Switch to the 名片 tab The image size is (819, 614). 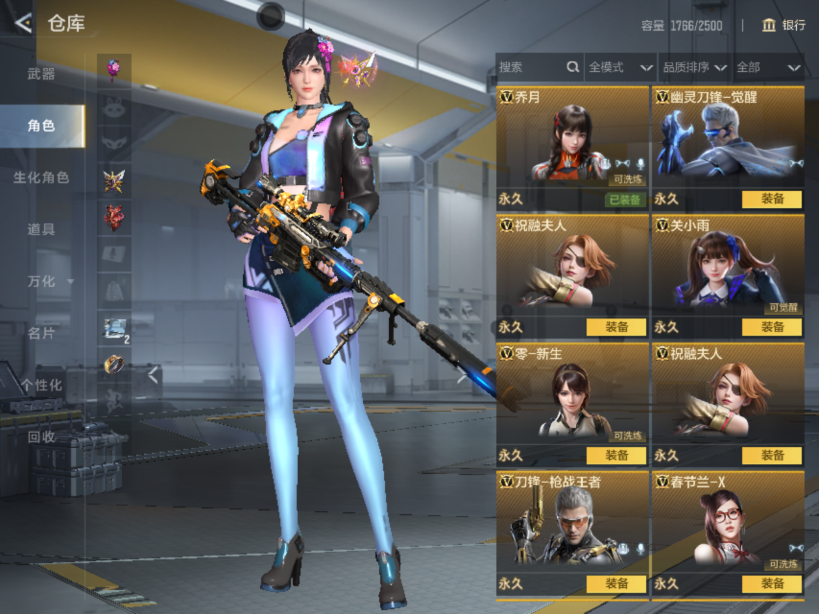point(41,333)
